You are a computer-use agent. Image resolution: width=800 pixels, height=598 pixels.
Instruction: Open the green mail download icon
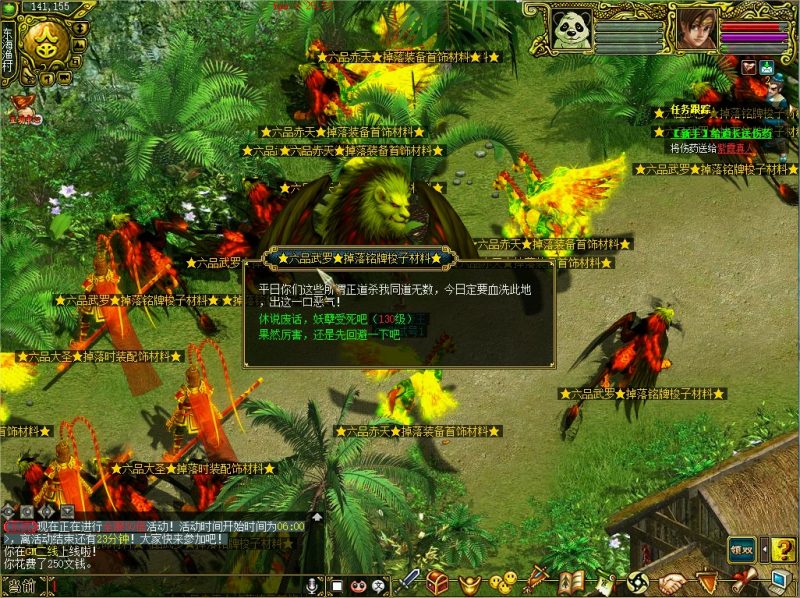(x=767, y=68)
